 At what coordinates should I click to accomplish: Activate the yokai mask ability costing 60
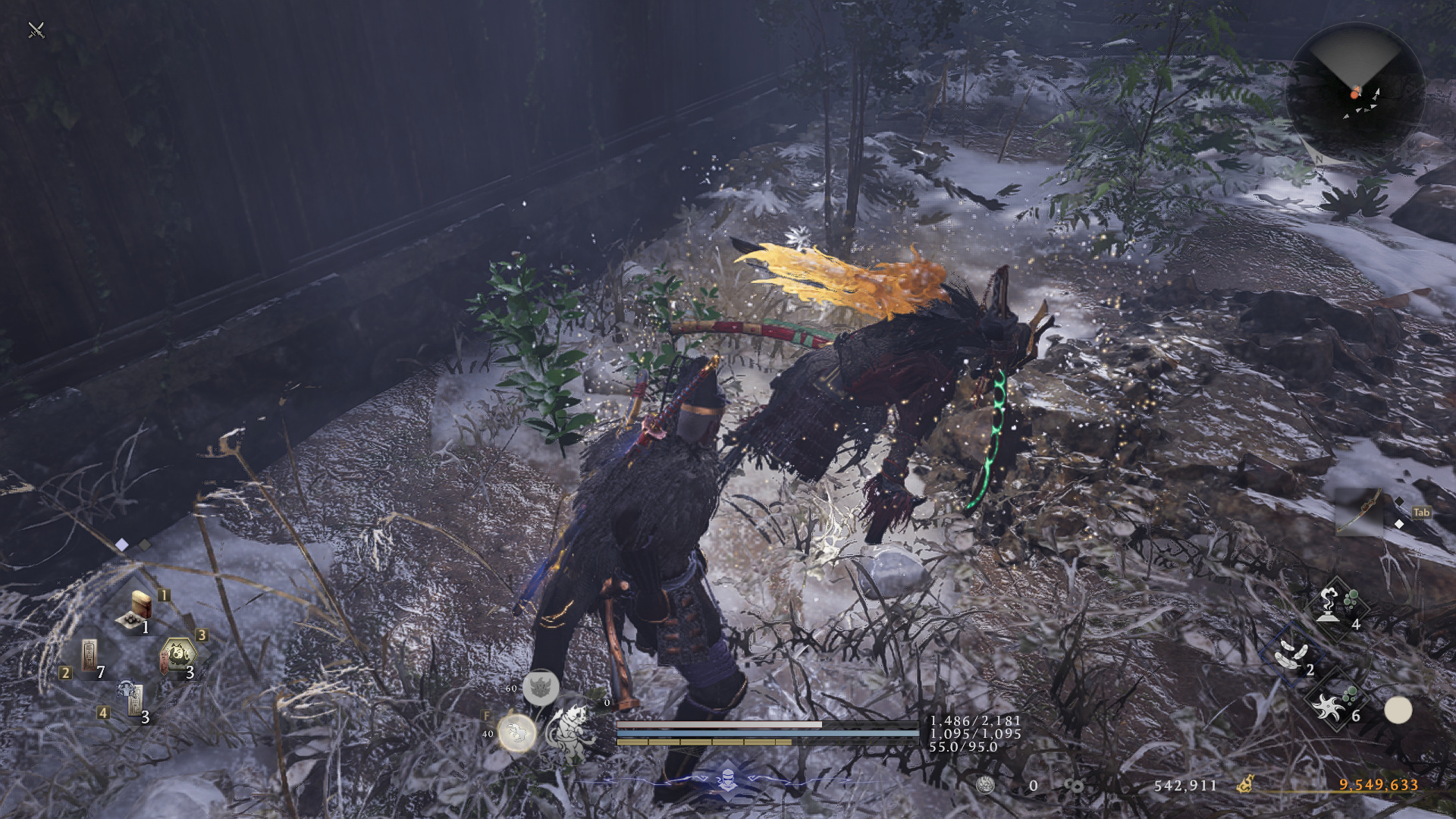(x=541, y=688)
